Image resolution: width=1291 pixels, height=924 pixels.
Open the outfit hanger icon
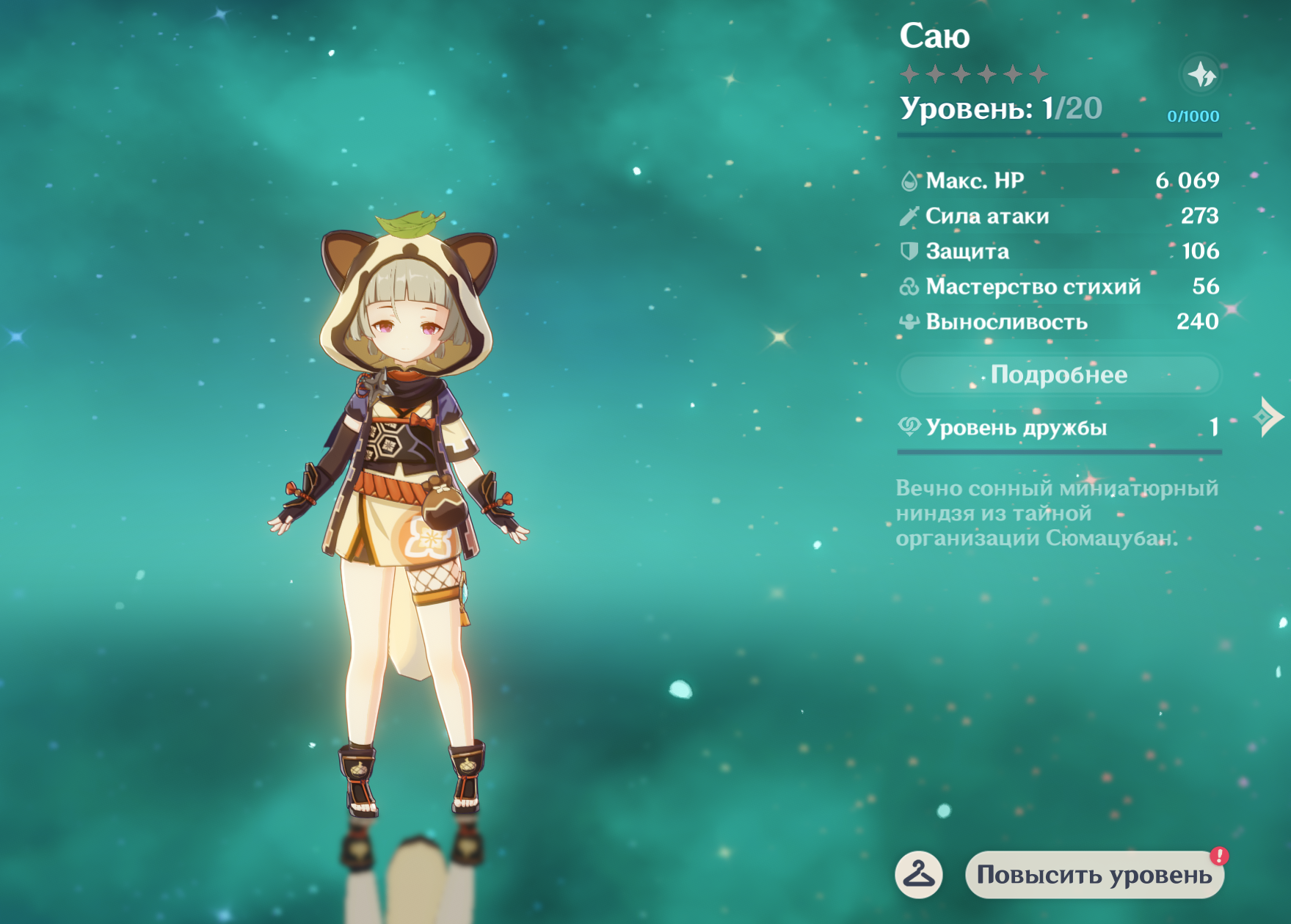pyautogui.click(x=918, y=874)
